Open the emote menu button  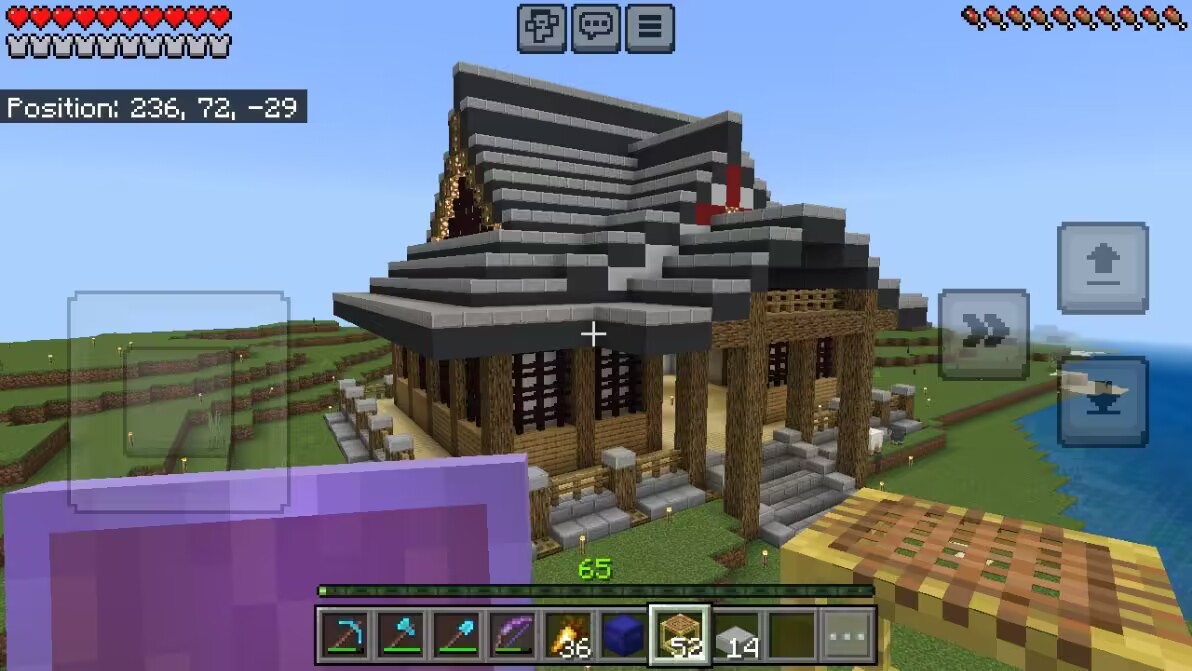(542, 28)
